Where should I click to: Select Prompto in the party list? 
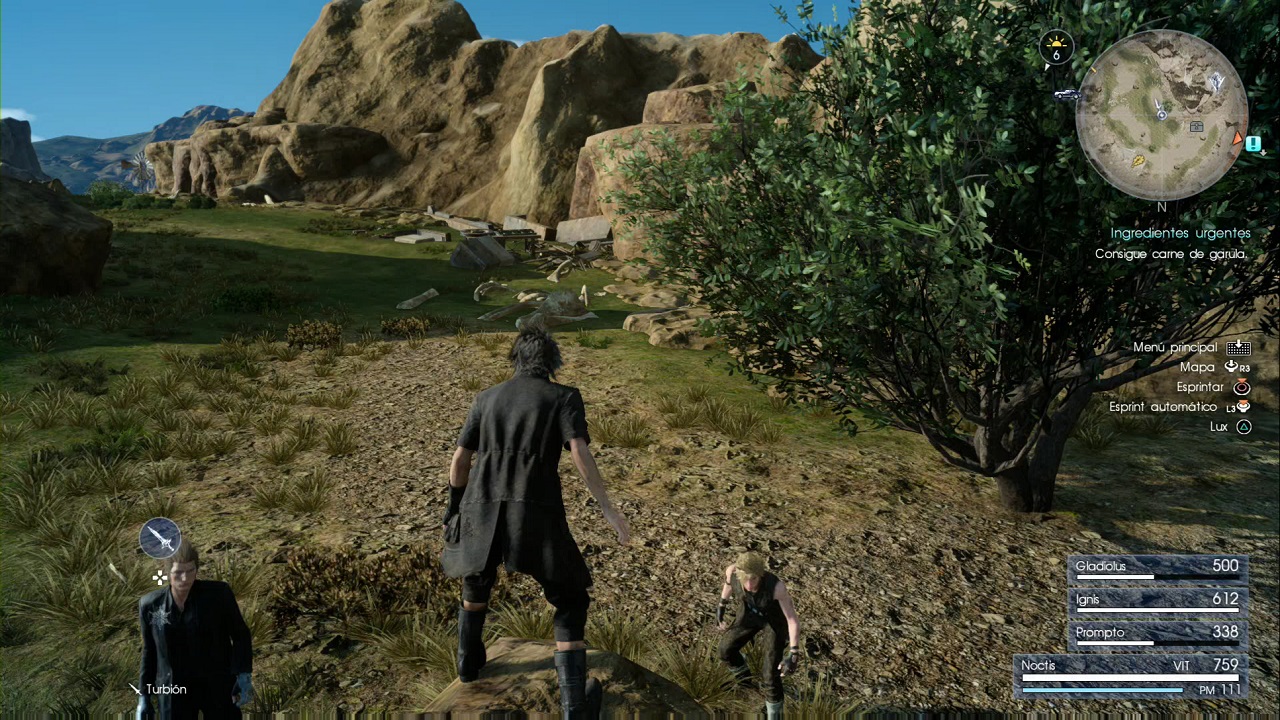click(x=1156, y=633)
